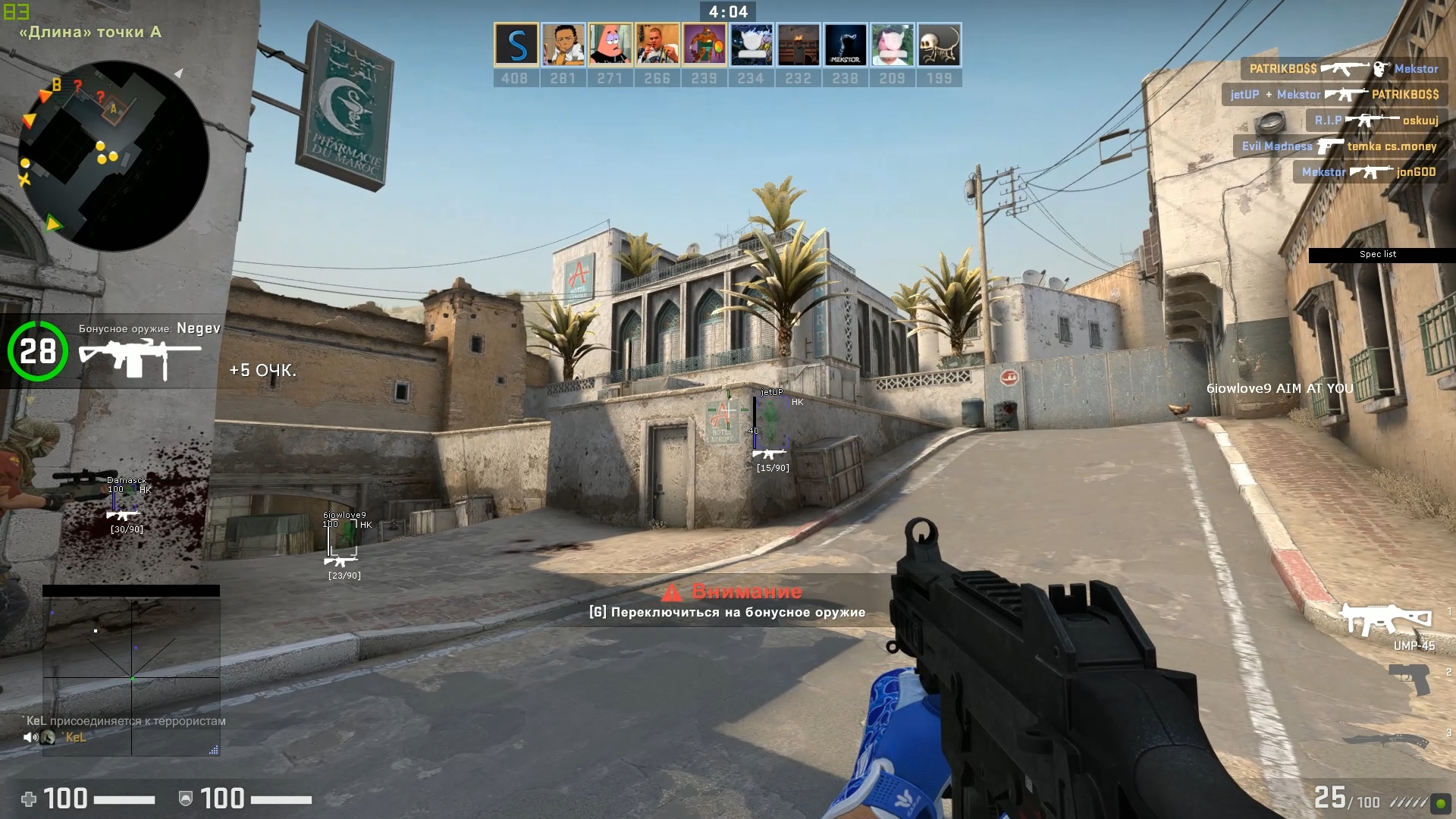Image resolution: width=1456 pixels, height=819 pixels.
Task: Select the blue S player avatar
Action: 516,45
